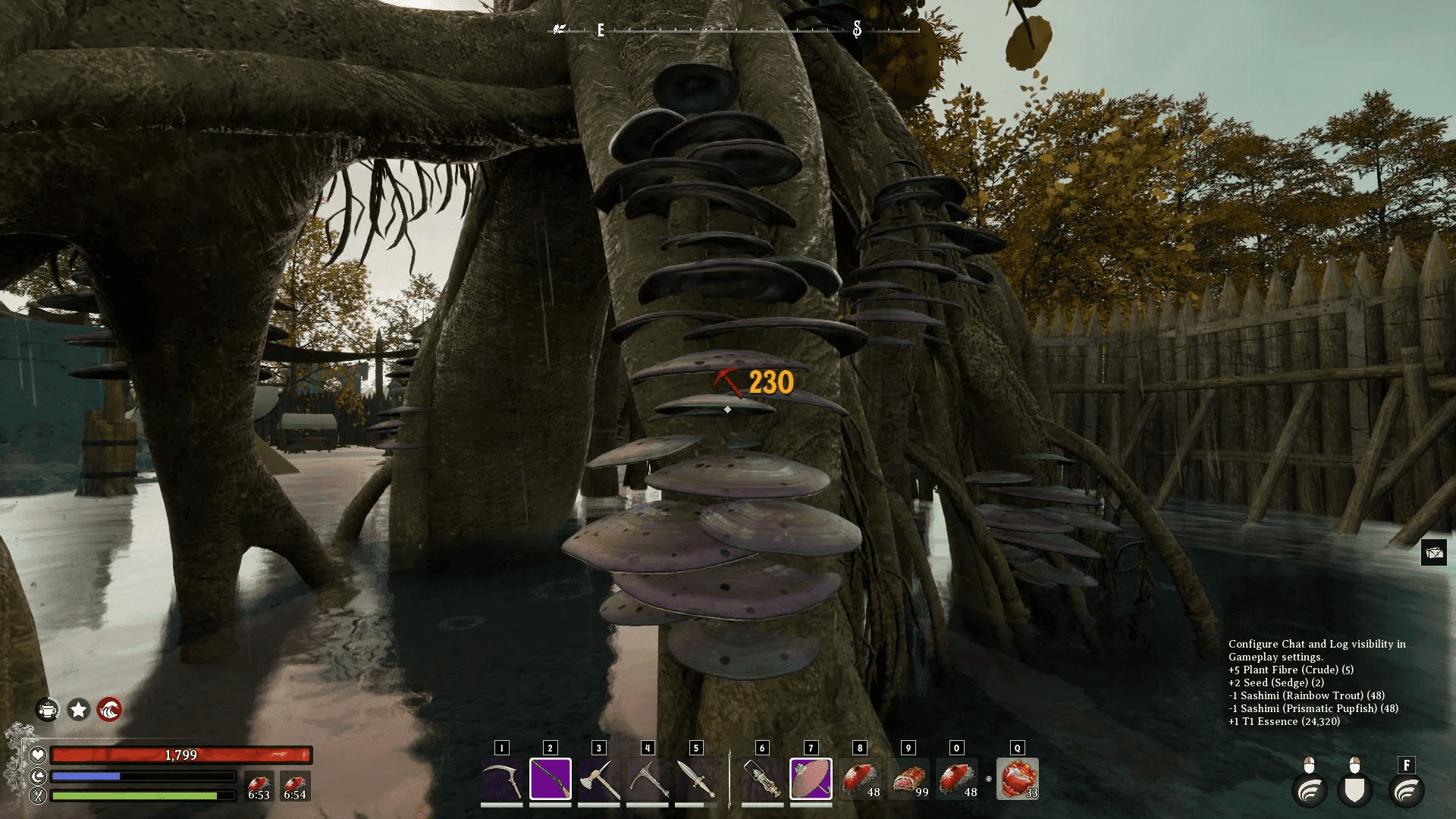Viewport: 1456px width, 819px height.
Task: Select the scythe in hotbar slot 1
Action: (501, 779)
